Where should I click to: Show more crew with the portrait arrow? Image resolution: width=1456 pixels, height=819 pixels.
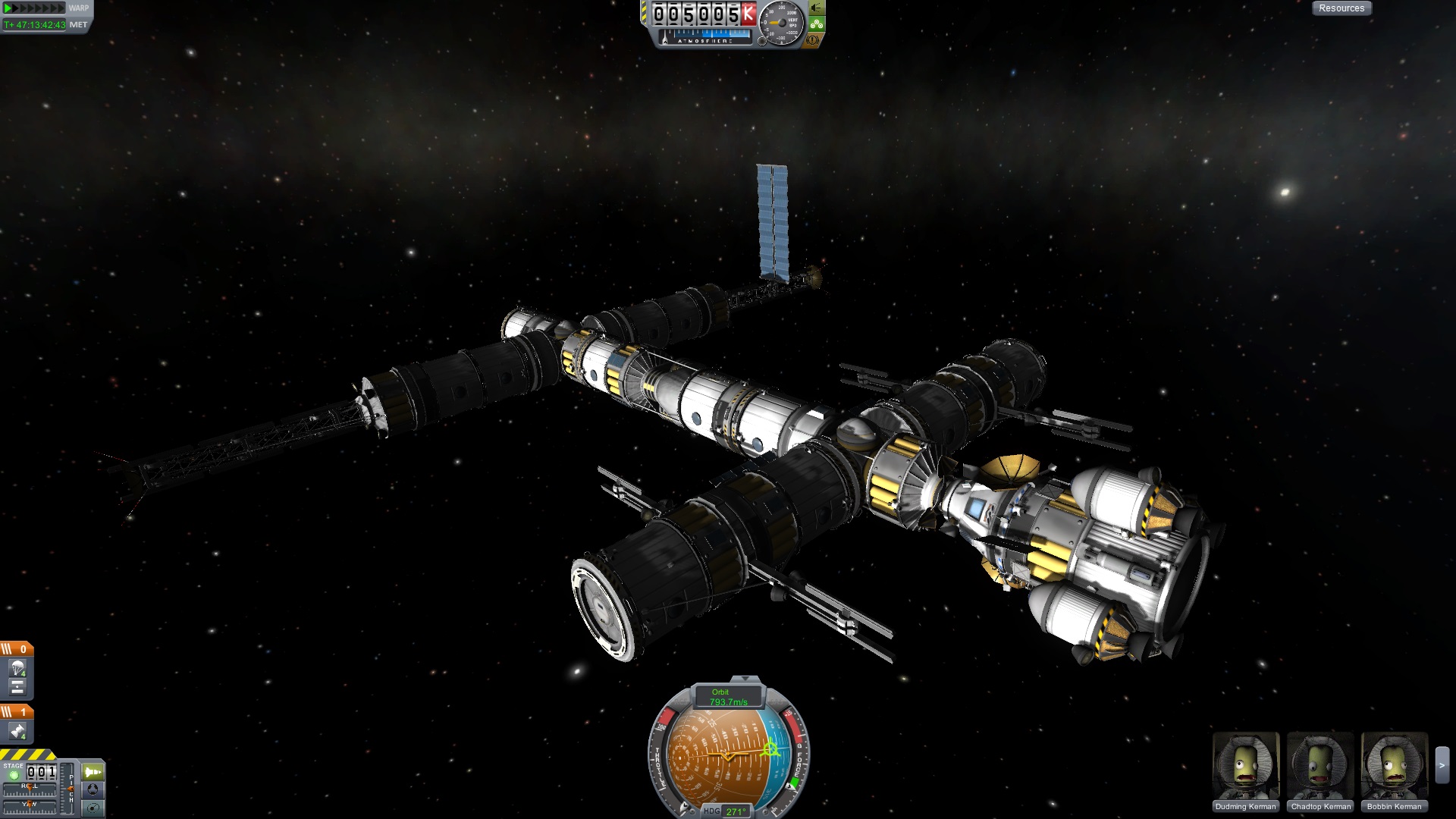[1442, 766]
